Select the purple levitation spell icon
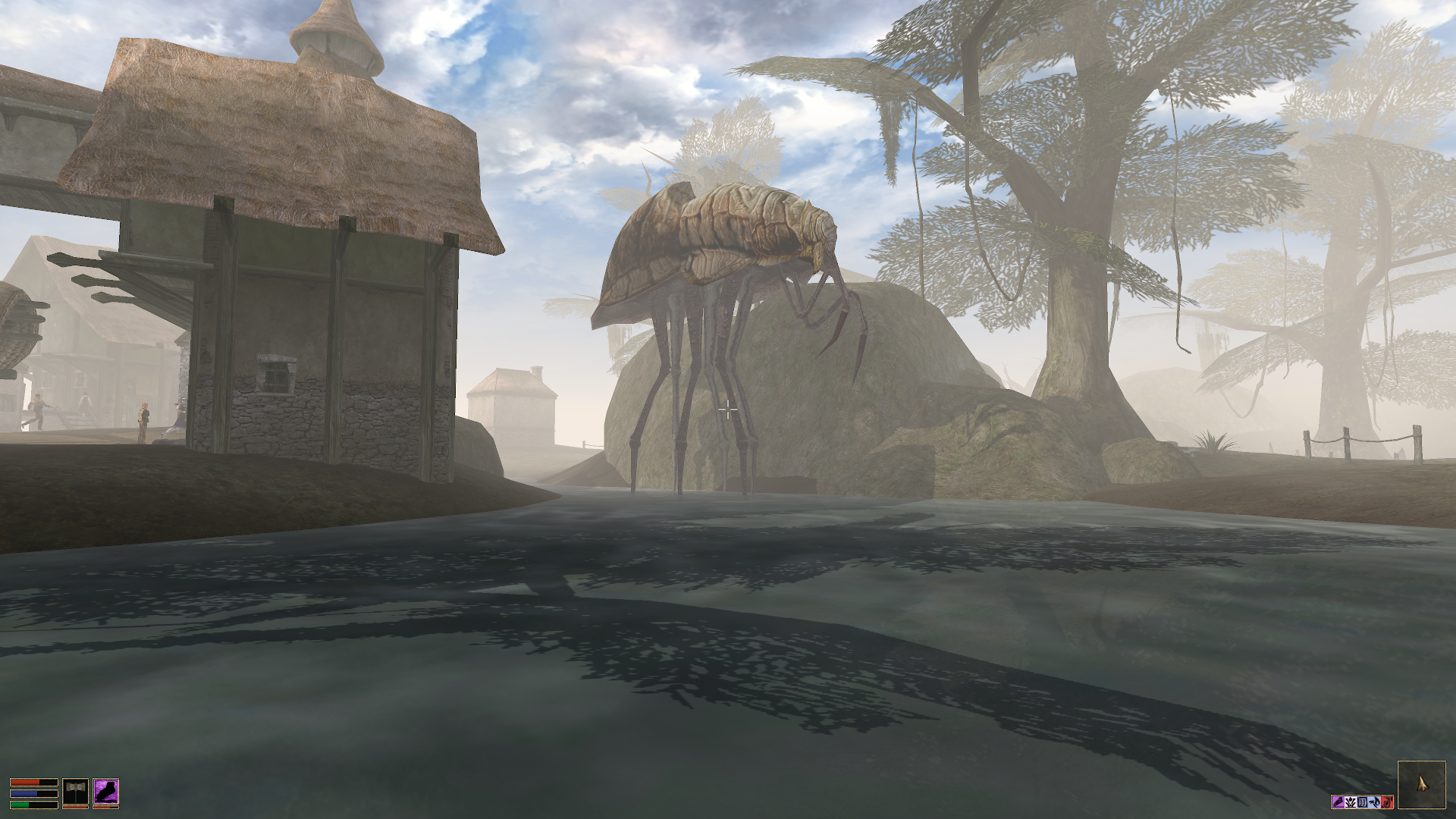Screen dimensions: 1456x819 (106, 792)
